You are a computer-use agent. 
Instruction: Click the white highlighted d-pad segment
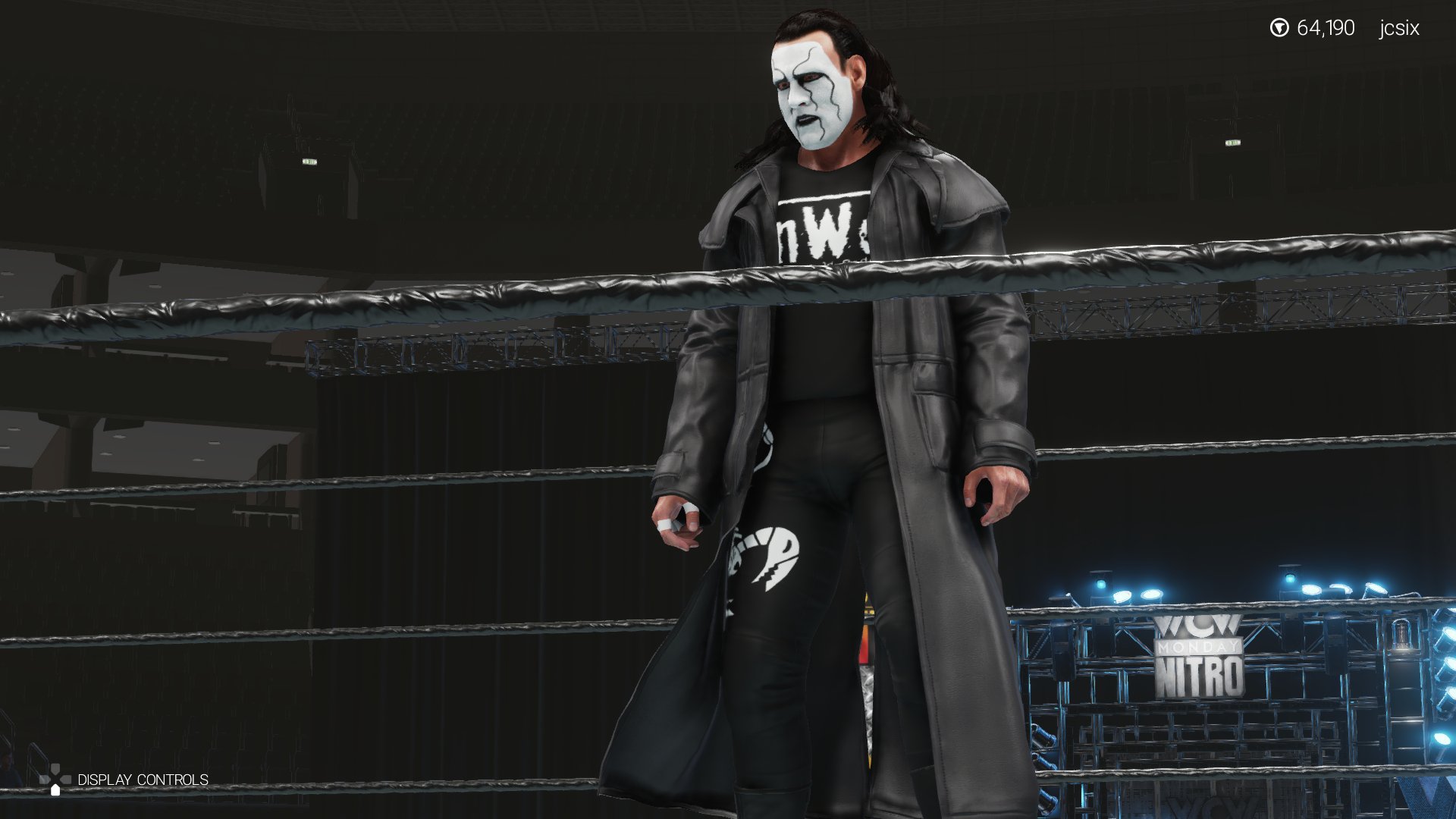[55, 790]
